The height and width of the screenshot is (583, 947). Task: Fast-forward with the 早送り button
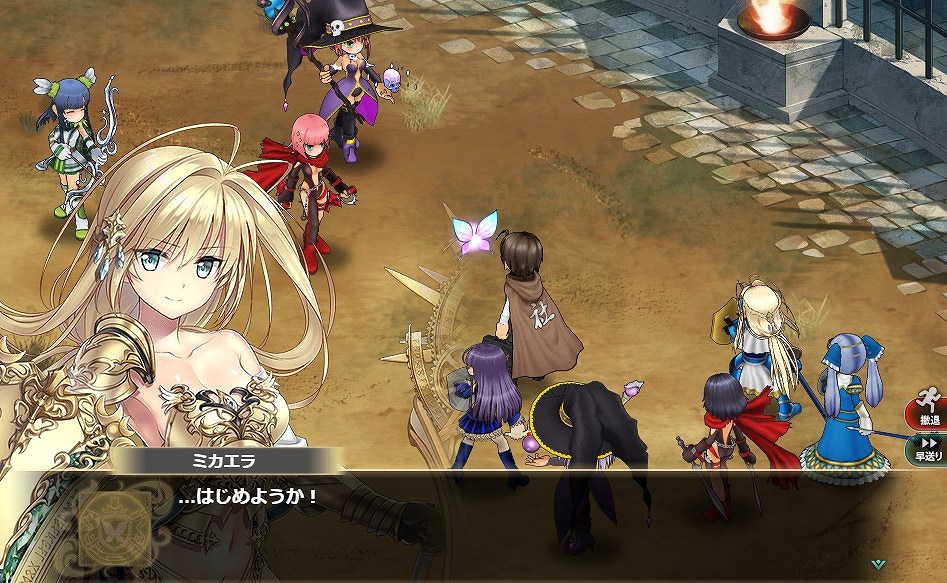(928, 449)
